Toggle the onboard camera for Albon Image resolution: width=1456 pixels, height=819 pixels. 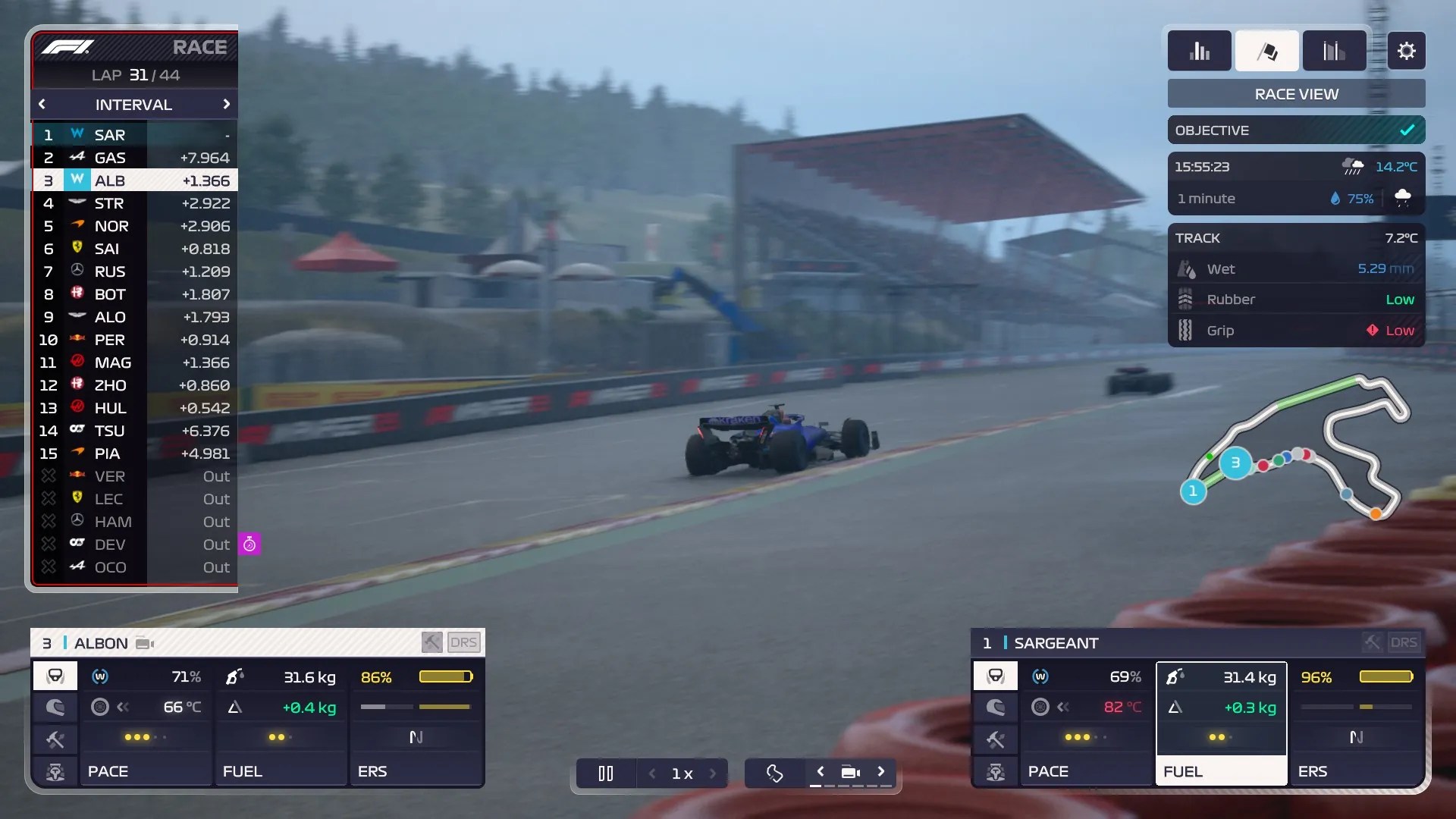click(x=143, y=642)
